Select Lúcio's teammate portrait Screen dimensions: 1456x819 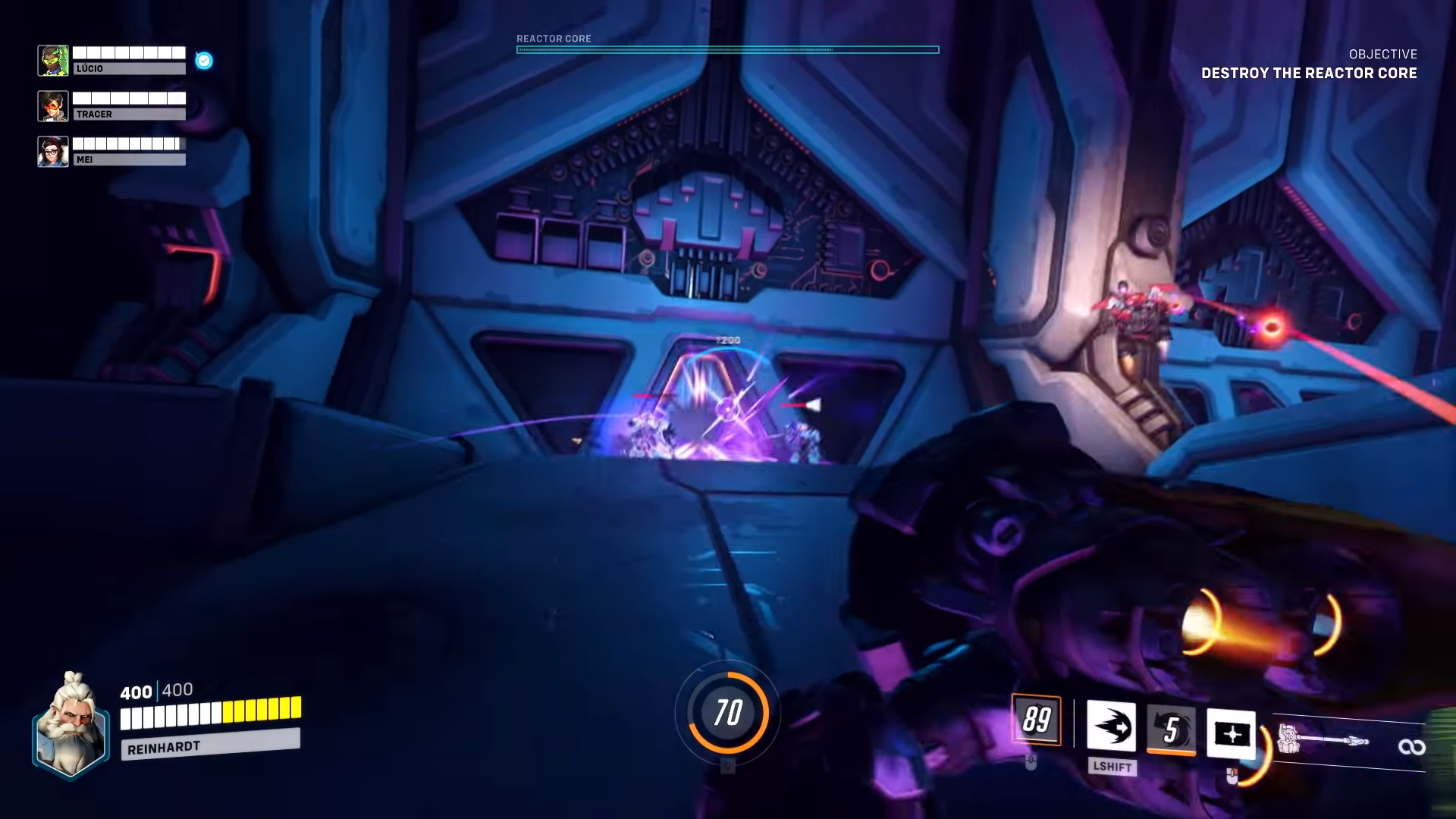pyautogui.click(x=53, y=61)
